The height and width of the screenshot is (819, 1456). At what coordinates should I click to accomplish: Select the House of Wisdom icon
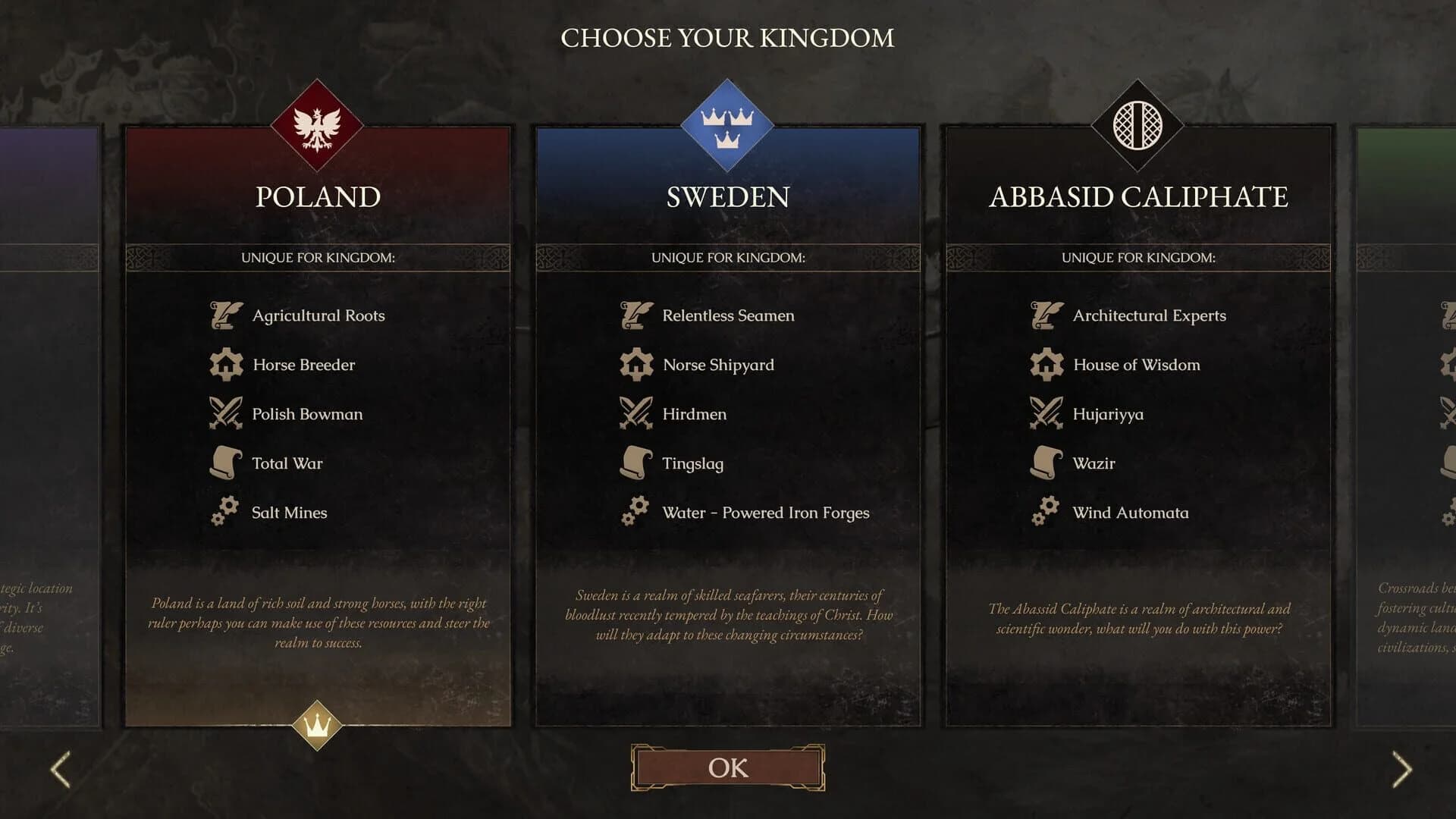(x=1046, y=364)
